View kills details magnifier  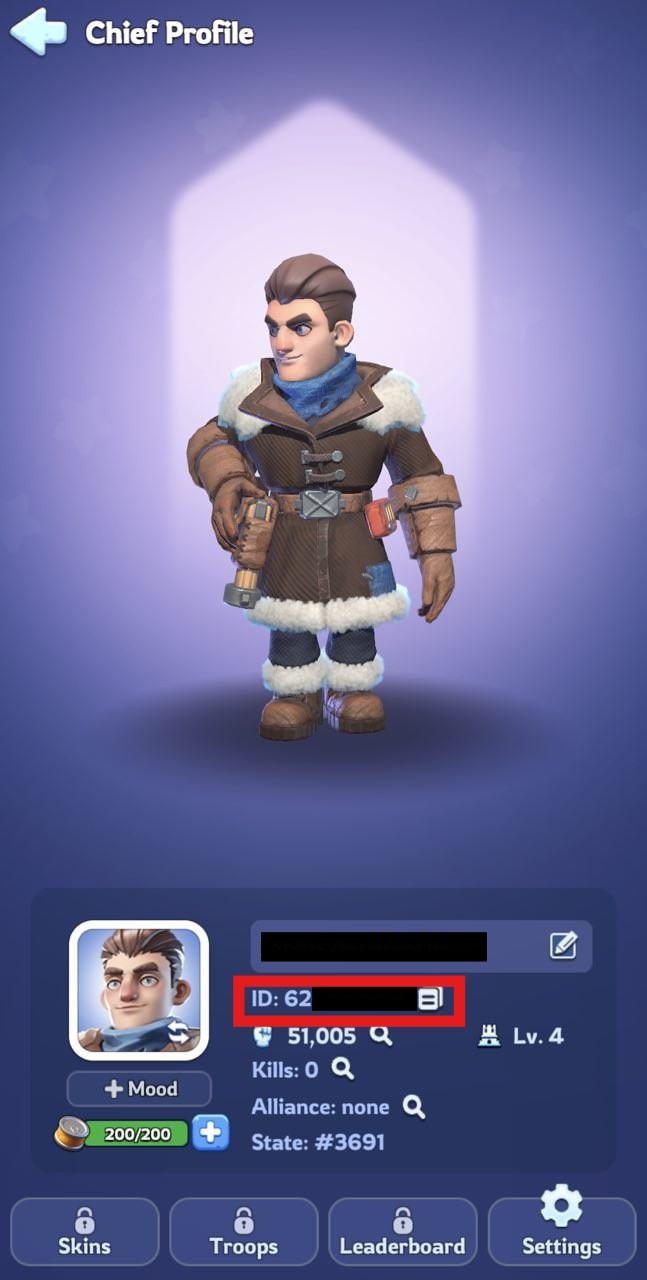[343, 1070]
